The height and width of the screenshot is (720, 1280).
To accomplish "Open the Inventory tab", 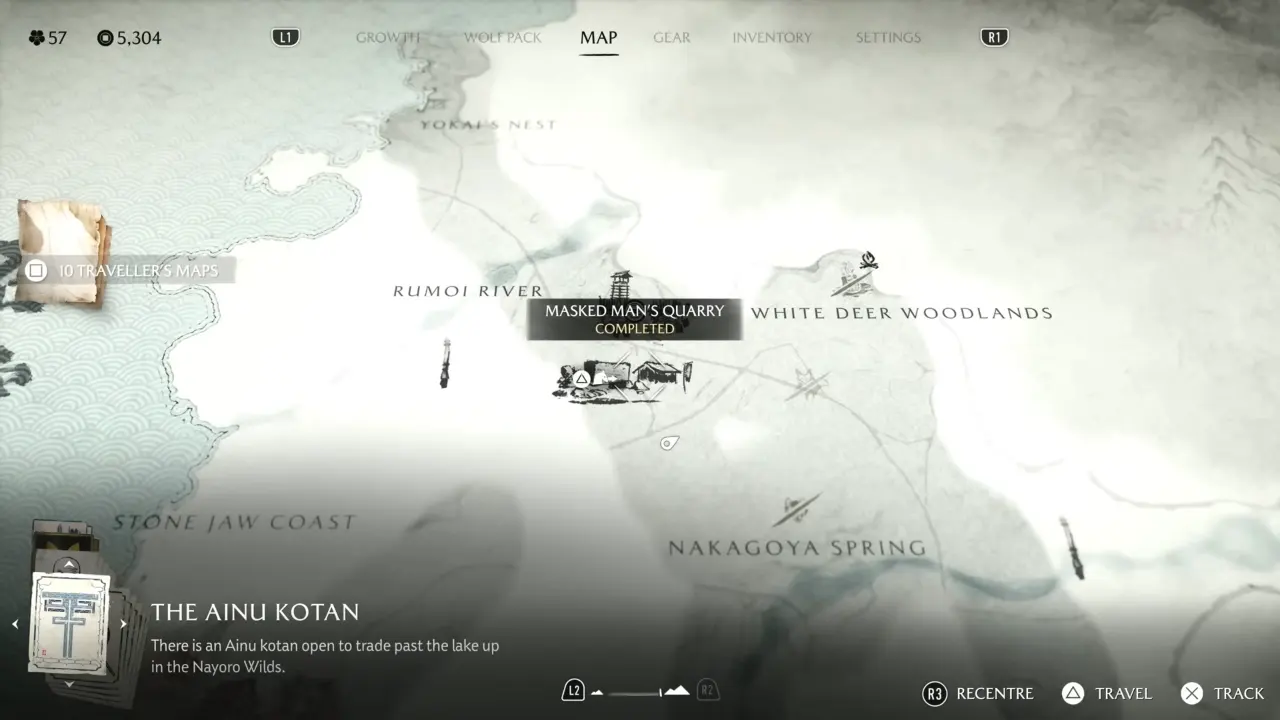I will point(771,38).
